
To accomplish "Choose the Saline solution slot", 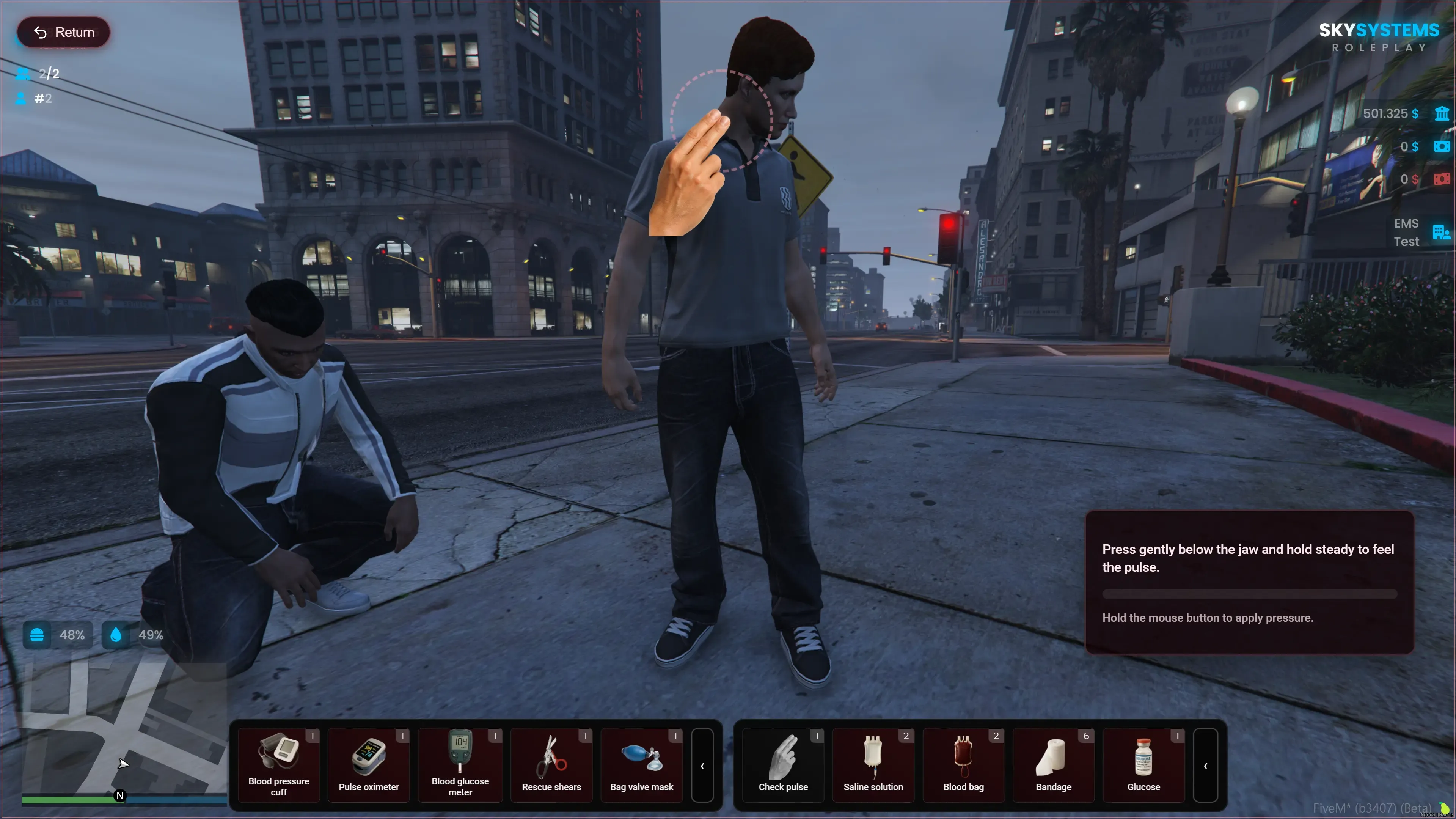I will click(x=873, y=765).
